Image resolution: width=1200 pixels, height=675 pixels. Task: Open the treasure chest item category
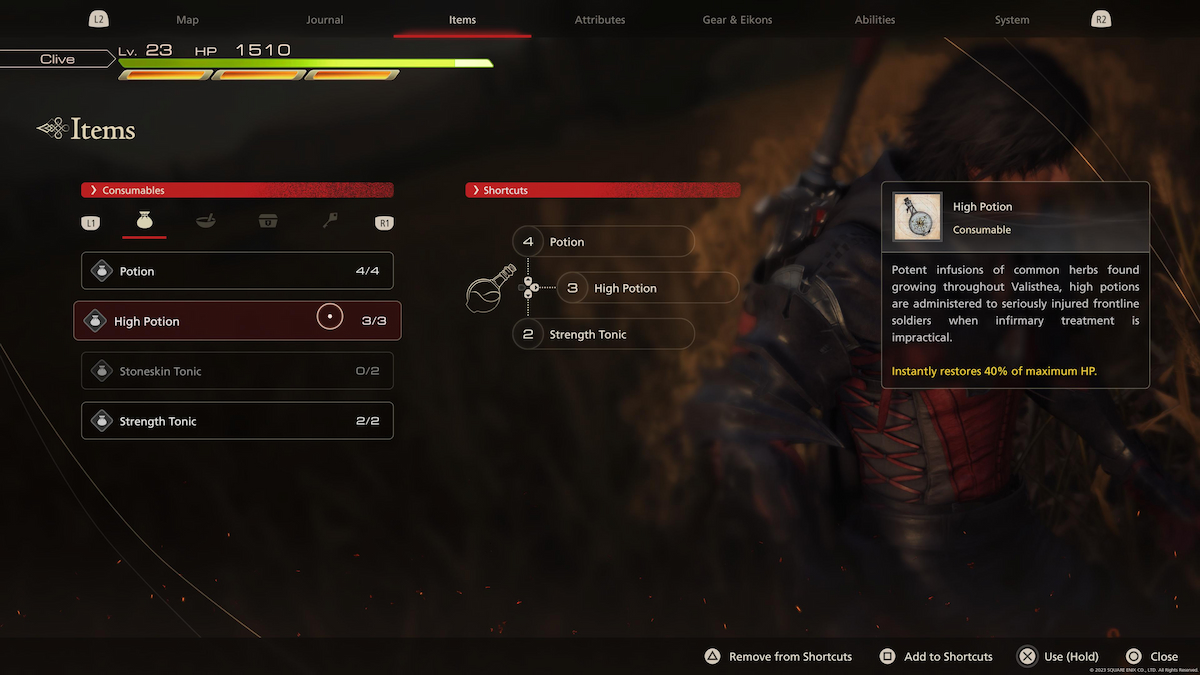coord(267,222)
